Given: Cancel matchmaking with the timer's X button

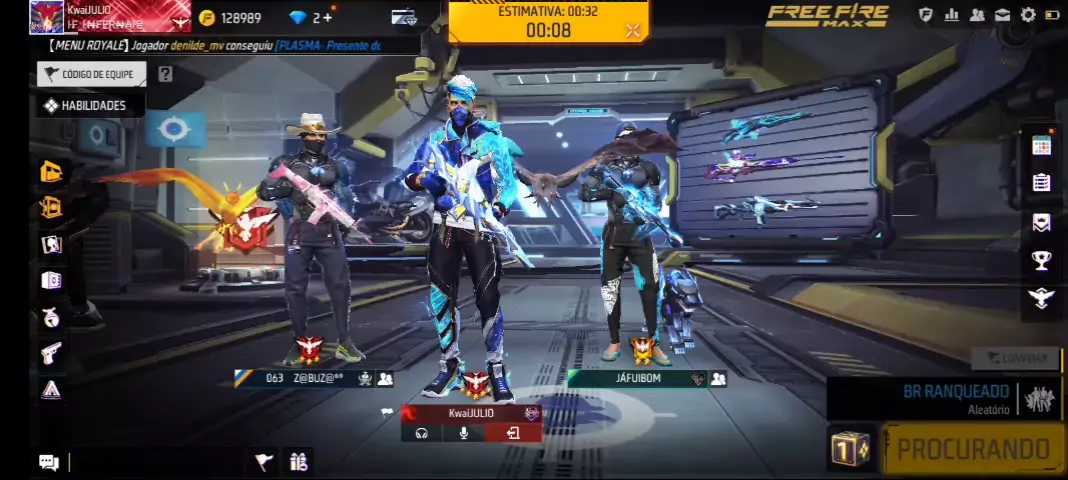Looking at the screenshot, I should point(632,31).
